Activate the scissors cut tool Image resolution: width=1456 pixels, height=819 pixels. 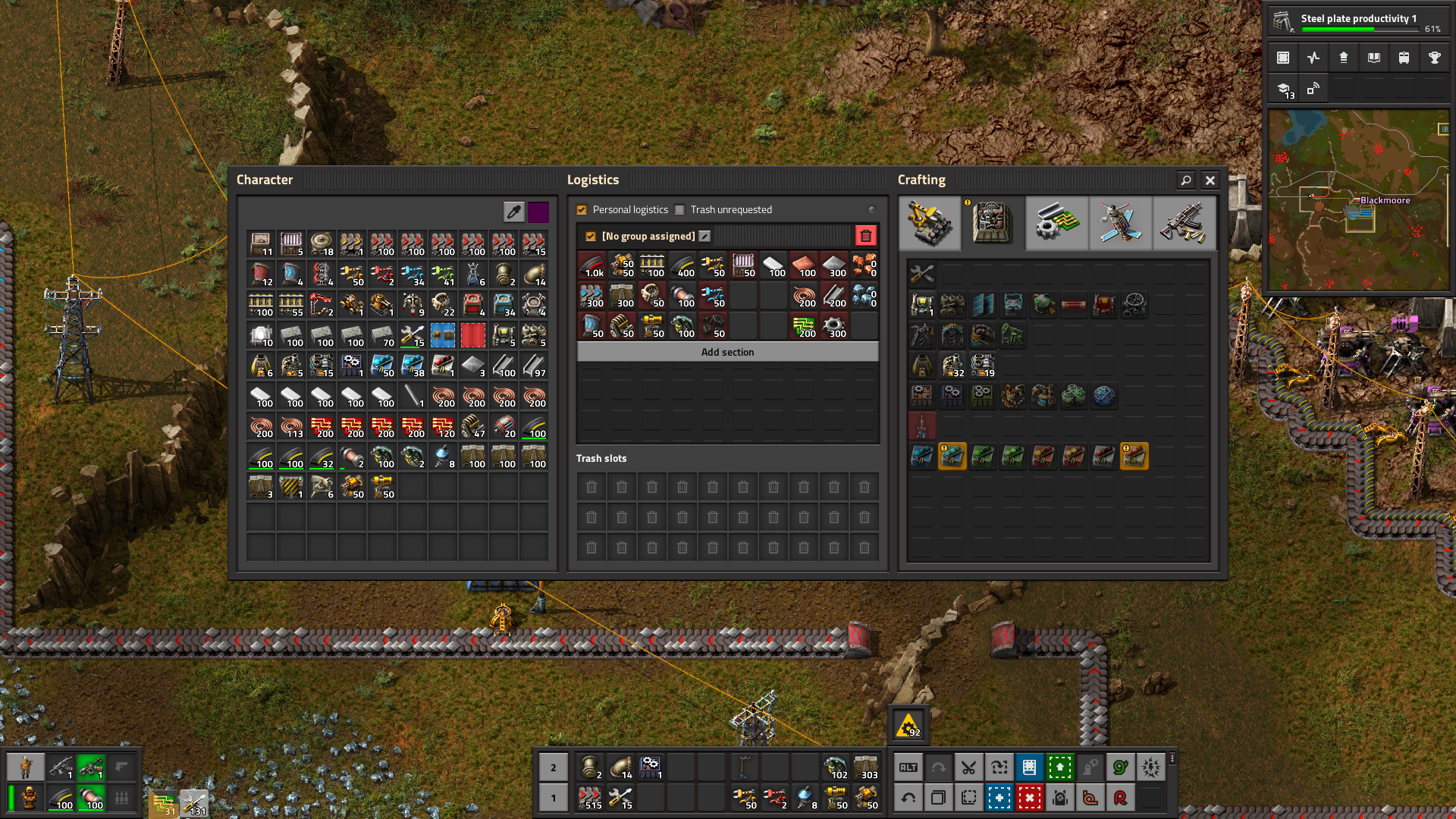click(968, 767)
